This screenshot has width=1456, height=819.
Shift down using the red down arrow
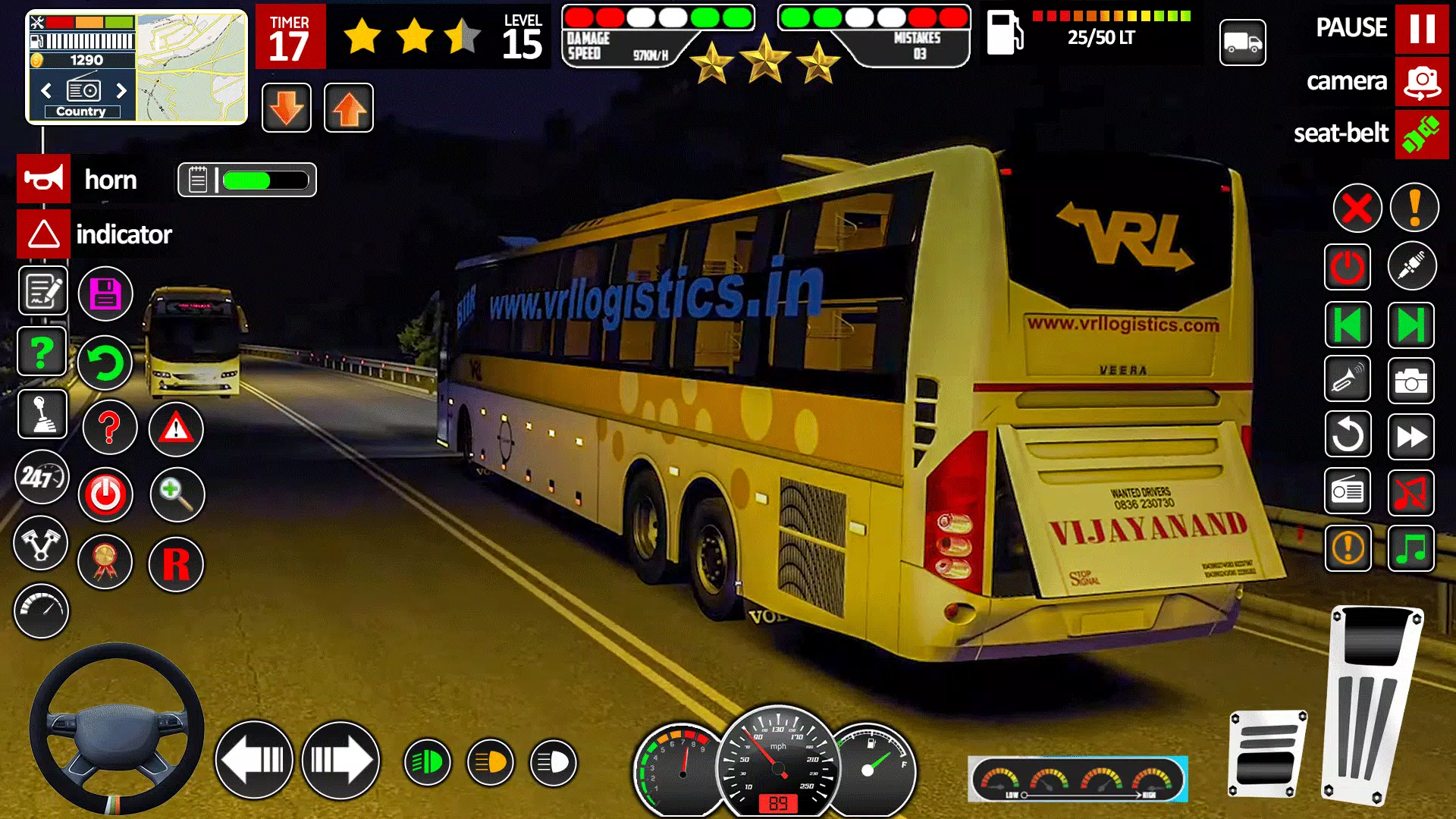pos(287,107)
